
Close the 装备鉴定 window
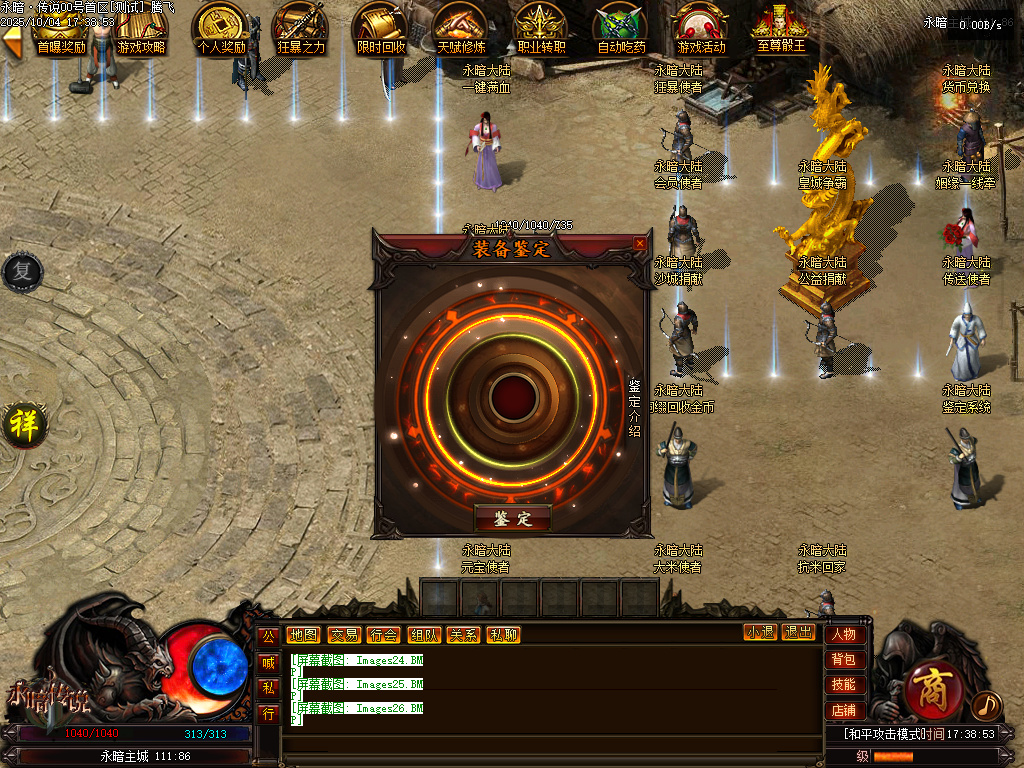pos(640,243)
